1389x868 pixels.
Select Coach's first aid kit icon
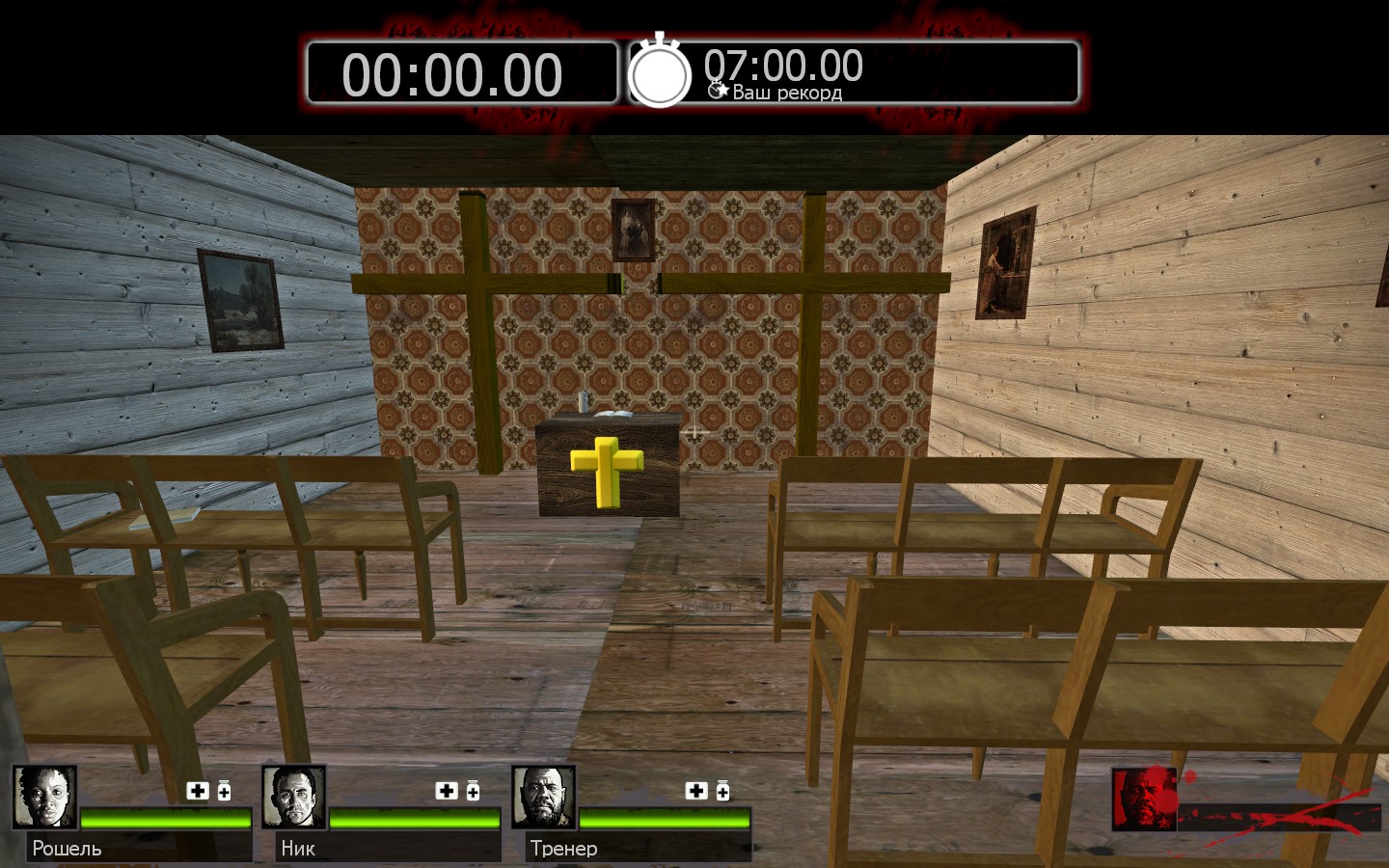(x=696, y=791)
